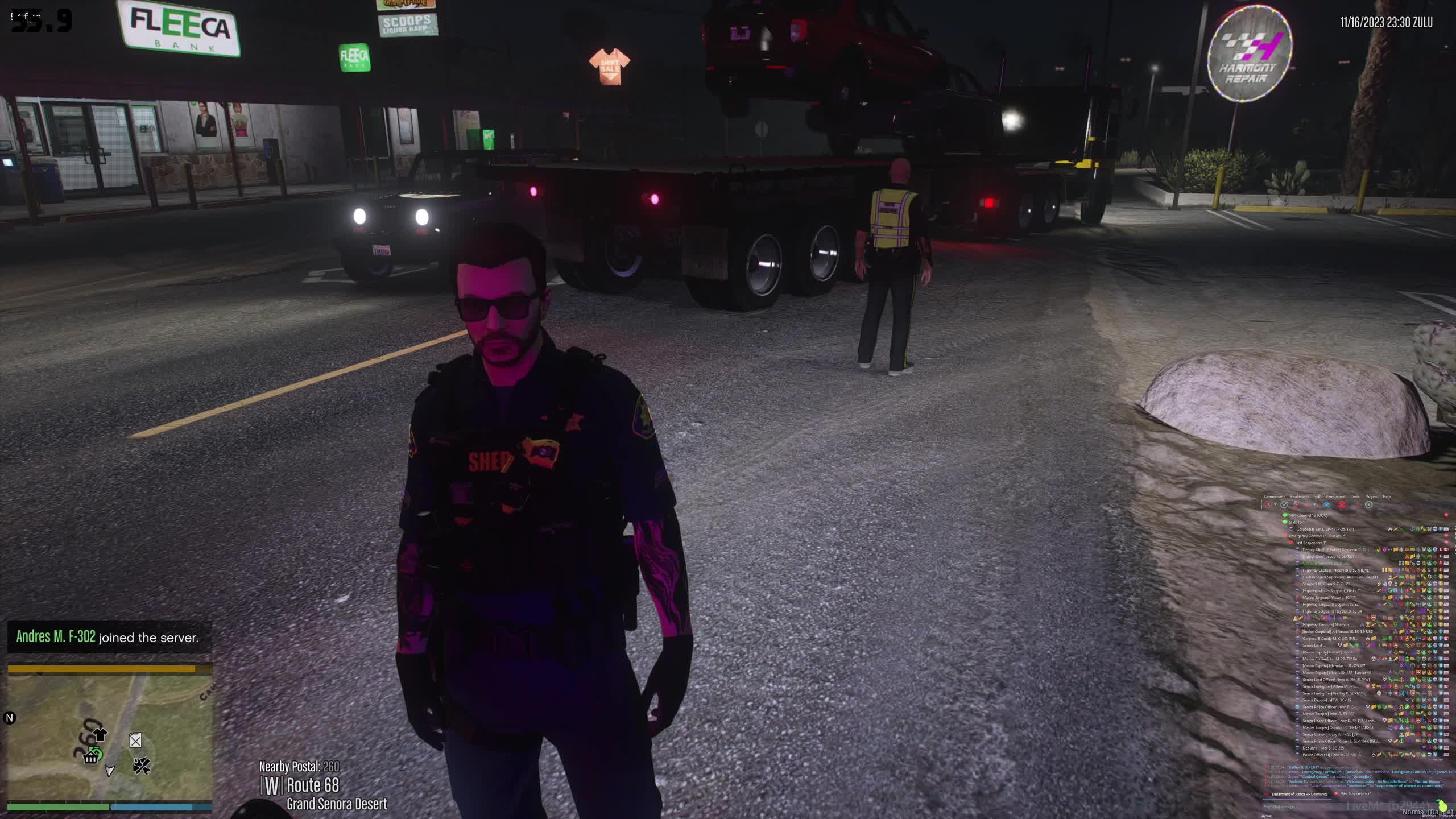Click the clothing store shirt blip on minimap

[x=100, y=734]
